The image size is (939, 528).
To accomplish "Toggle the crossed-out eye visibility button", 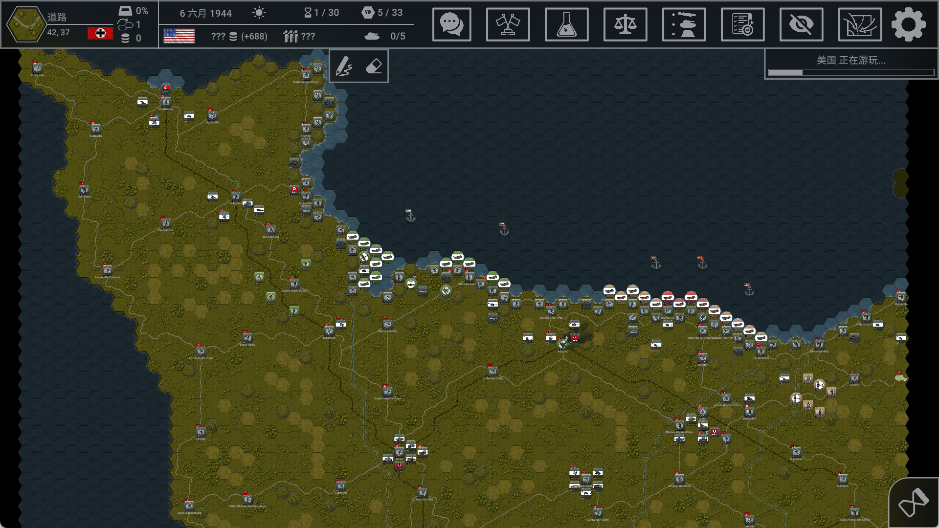I will click(x=801, y=24).
